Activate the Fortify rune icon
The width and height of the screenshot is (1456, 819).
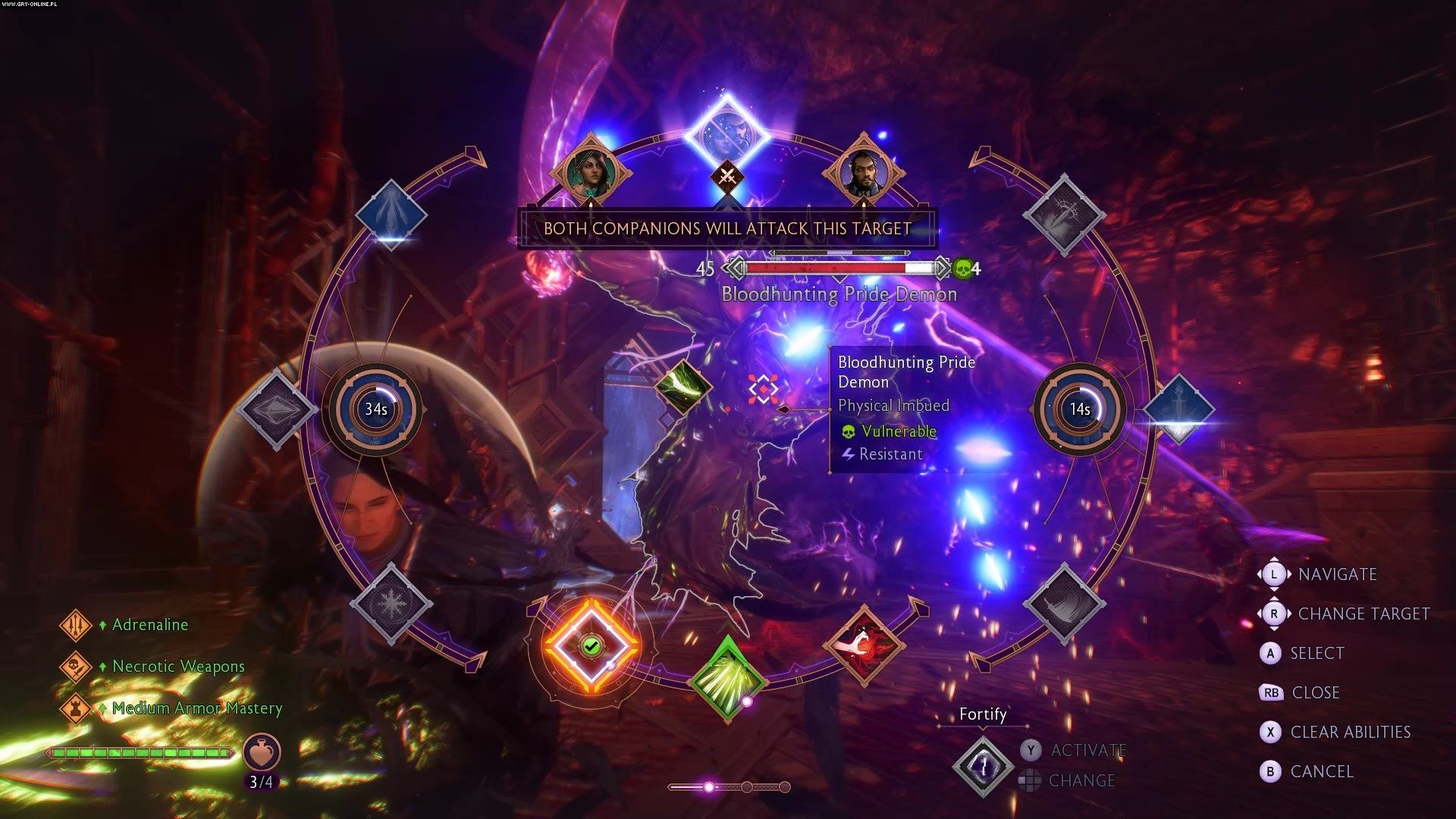tap(983, 767)
